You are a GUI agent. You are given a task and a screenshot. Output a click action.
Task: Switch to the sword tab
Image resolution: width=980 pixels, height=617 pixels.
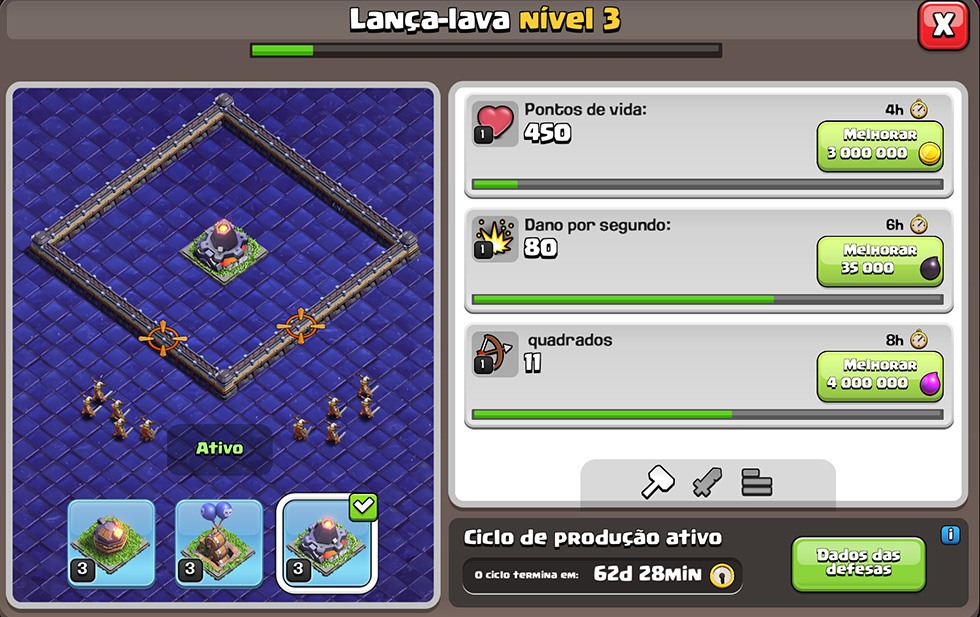tap(707, 483)
